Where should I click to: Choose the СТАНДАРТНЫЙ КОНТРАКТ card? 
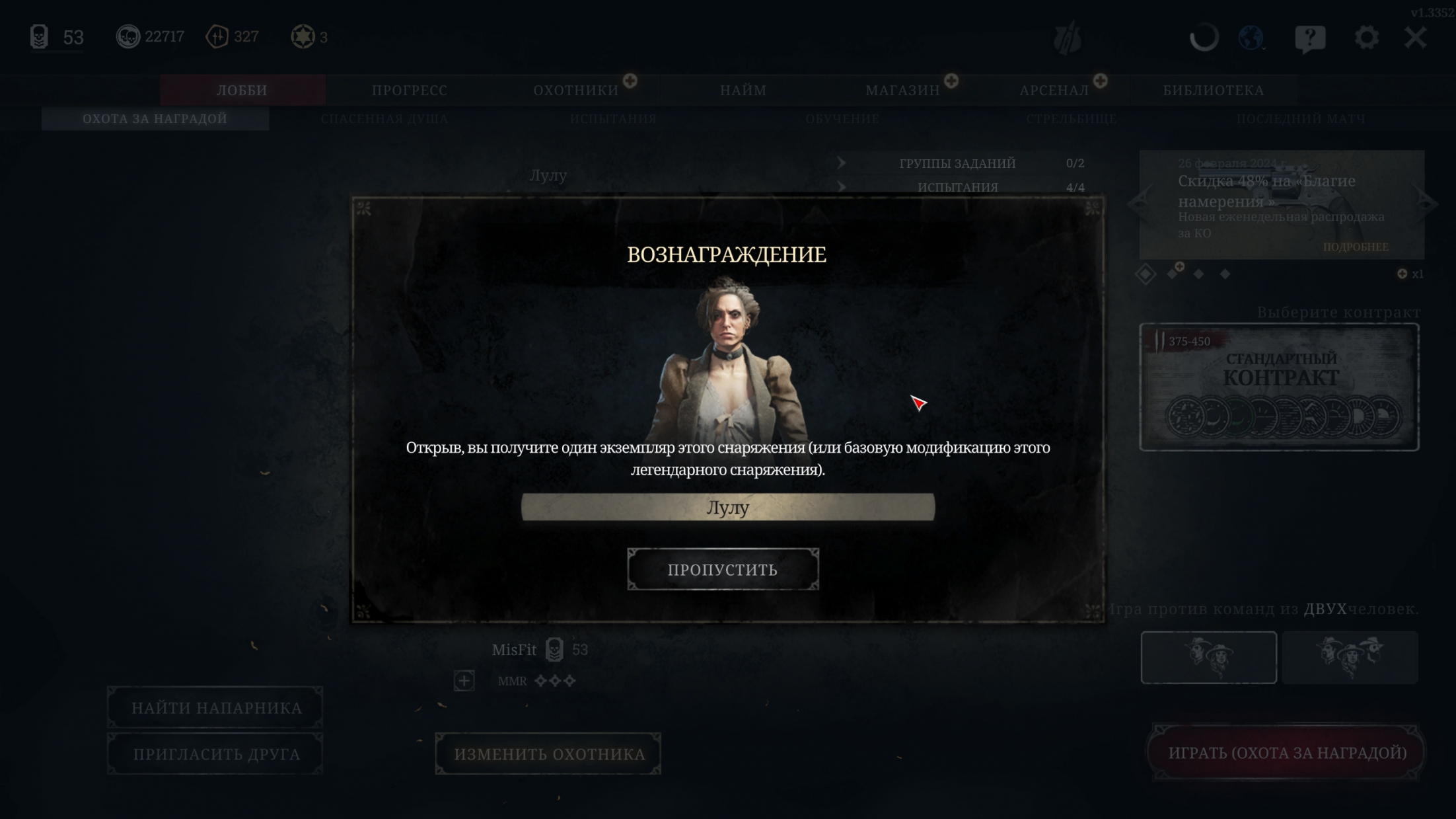[x=1280, y=387]
